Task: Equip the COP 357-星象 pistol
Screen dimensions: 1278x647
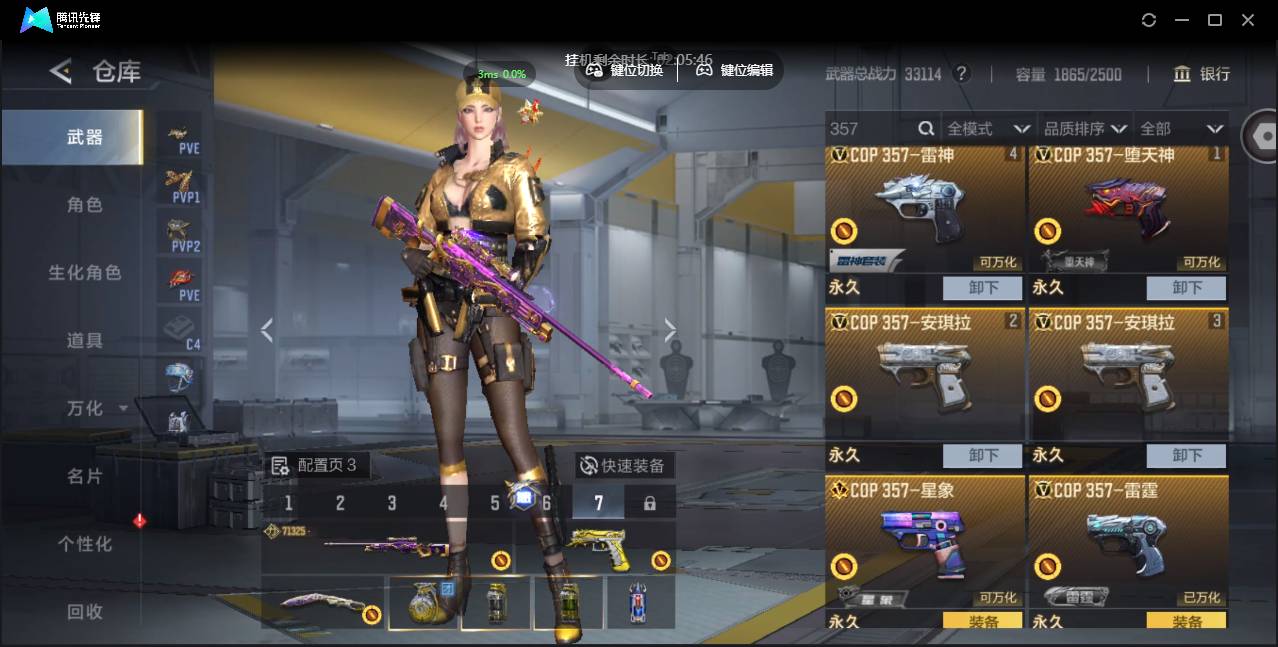Action: tap(982, 621)
